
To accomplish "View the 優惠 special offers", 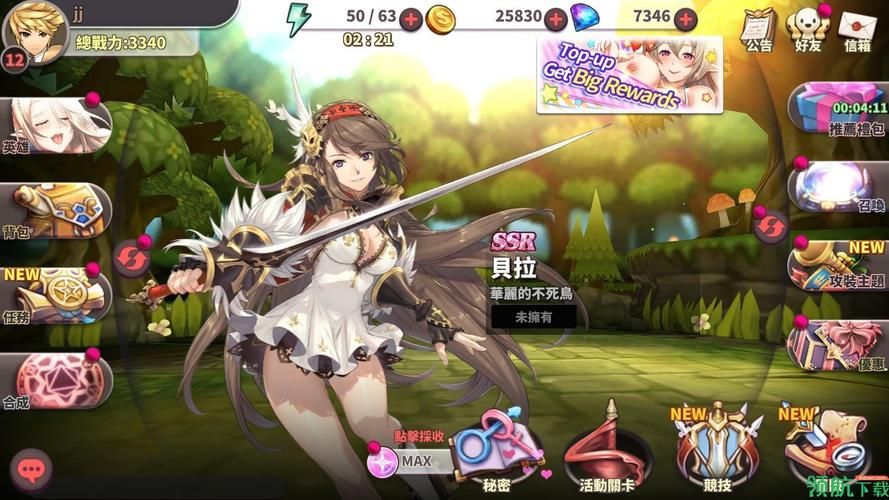I will (x=842, y=345).
